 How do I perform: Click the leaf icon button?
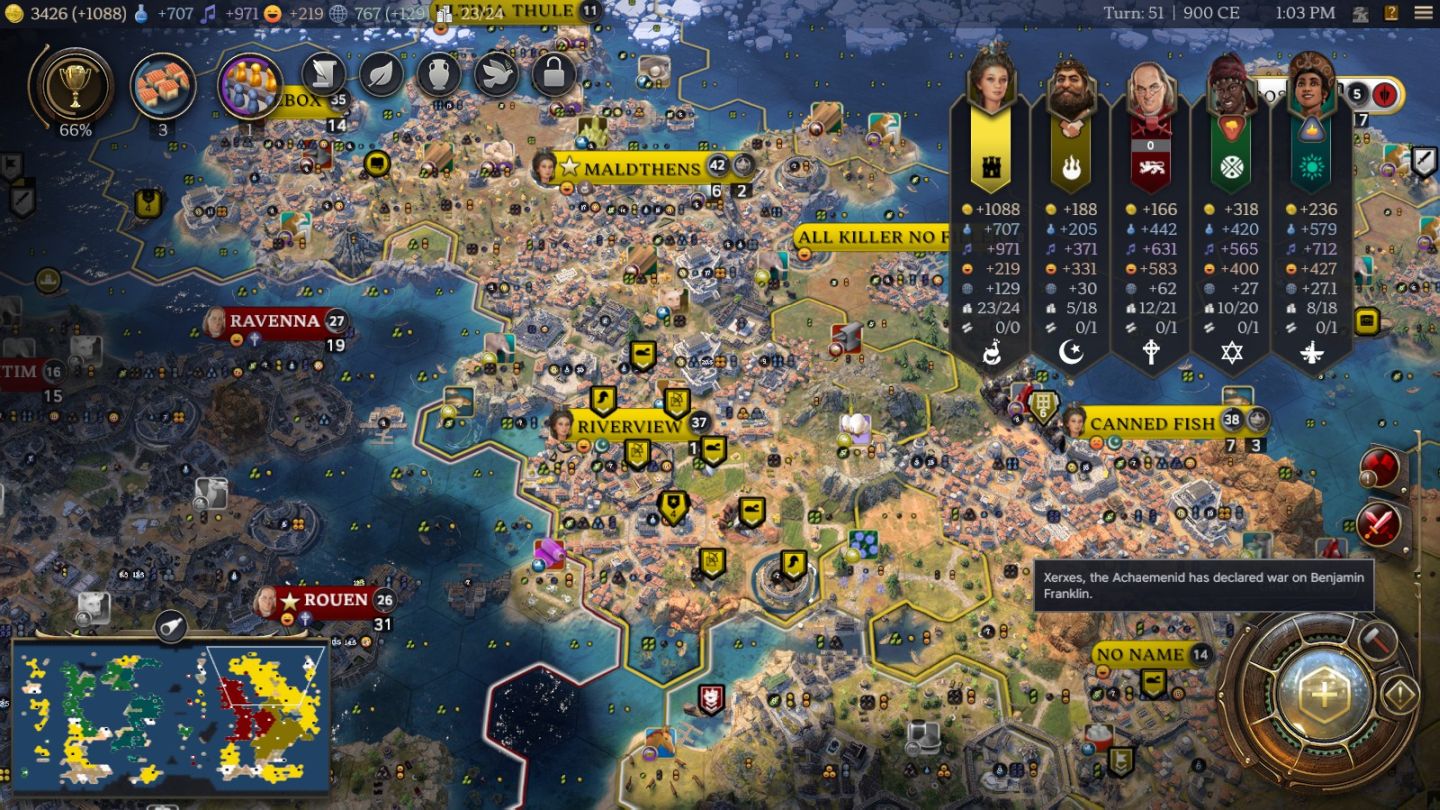click(x=381, y=74)
